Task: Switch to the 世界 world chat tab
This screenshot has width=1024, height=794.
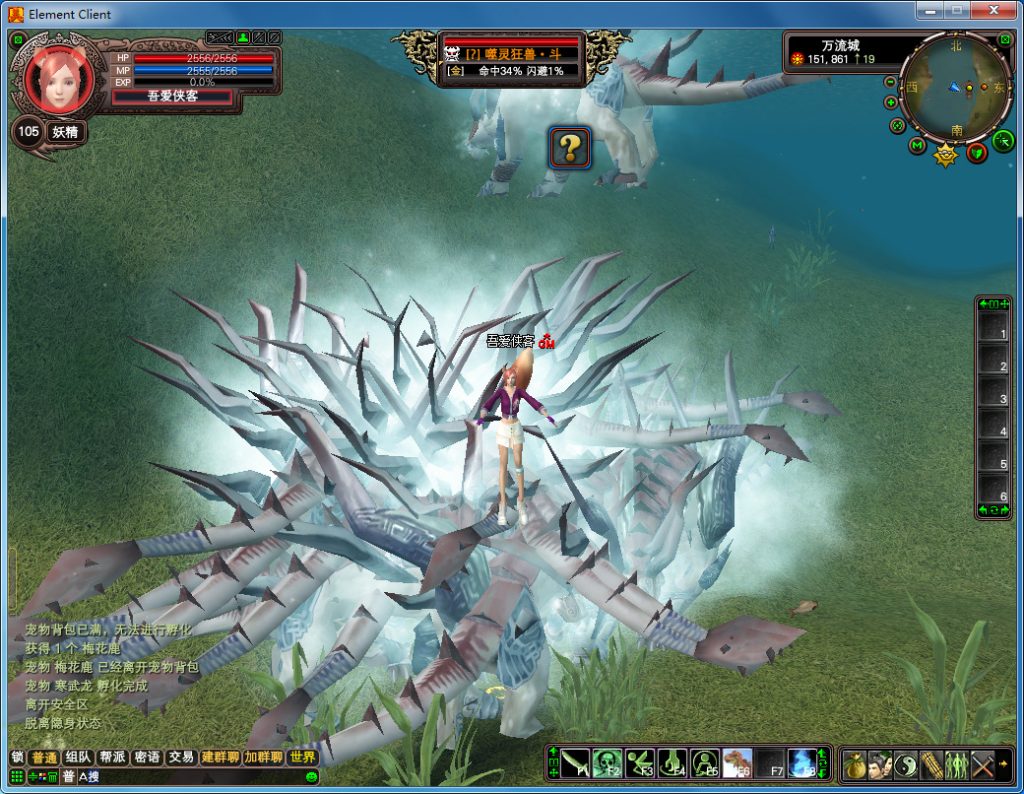Action: [x=302, y=757]
